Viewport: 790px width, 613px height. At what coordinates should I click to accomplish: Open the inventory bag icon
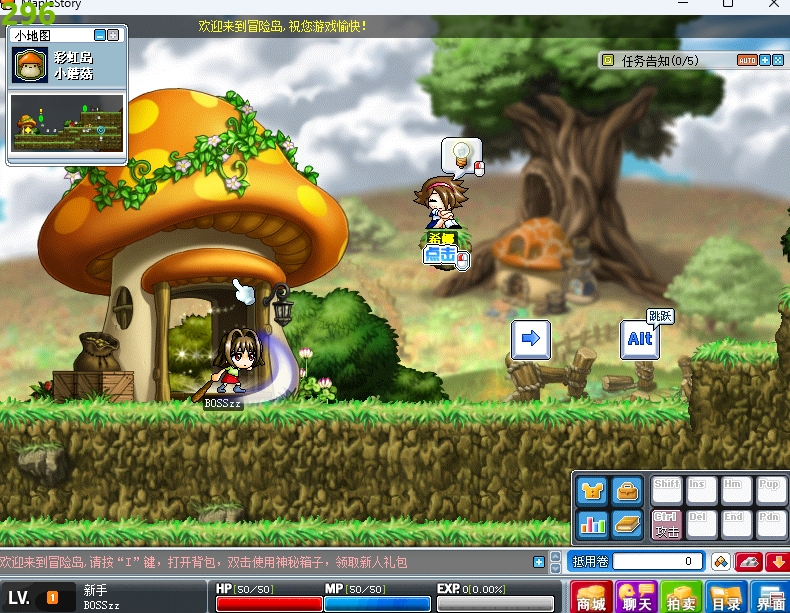tap(627, 490)
